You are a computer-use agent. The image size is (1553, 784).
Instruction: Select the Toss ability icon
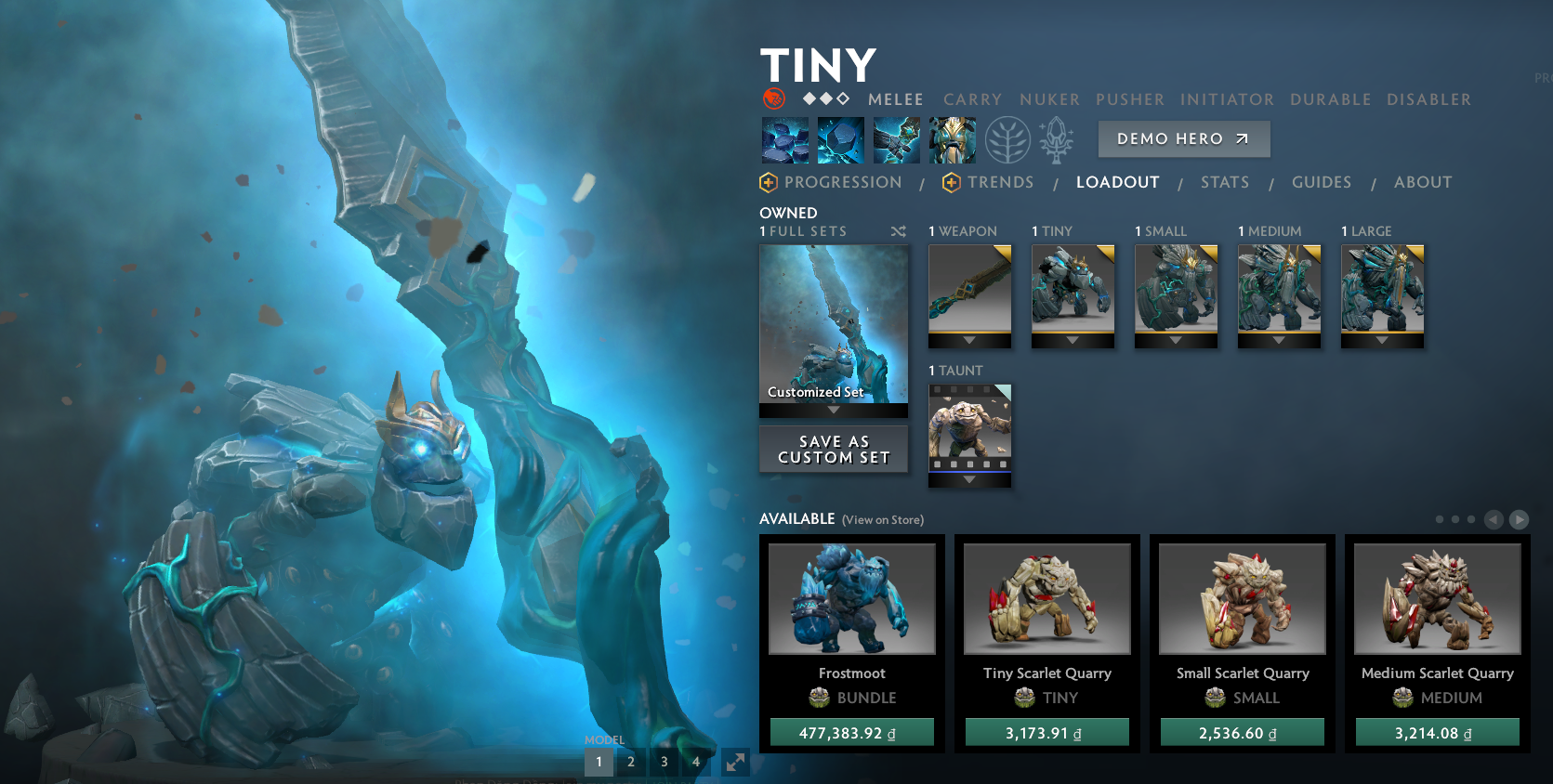841,139
